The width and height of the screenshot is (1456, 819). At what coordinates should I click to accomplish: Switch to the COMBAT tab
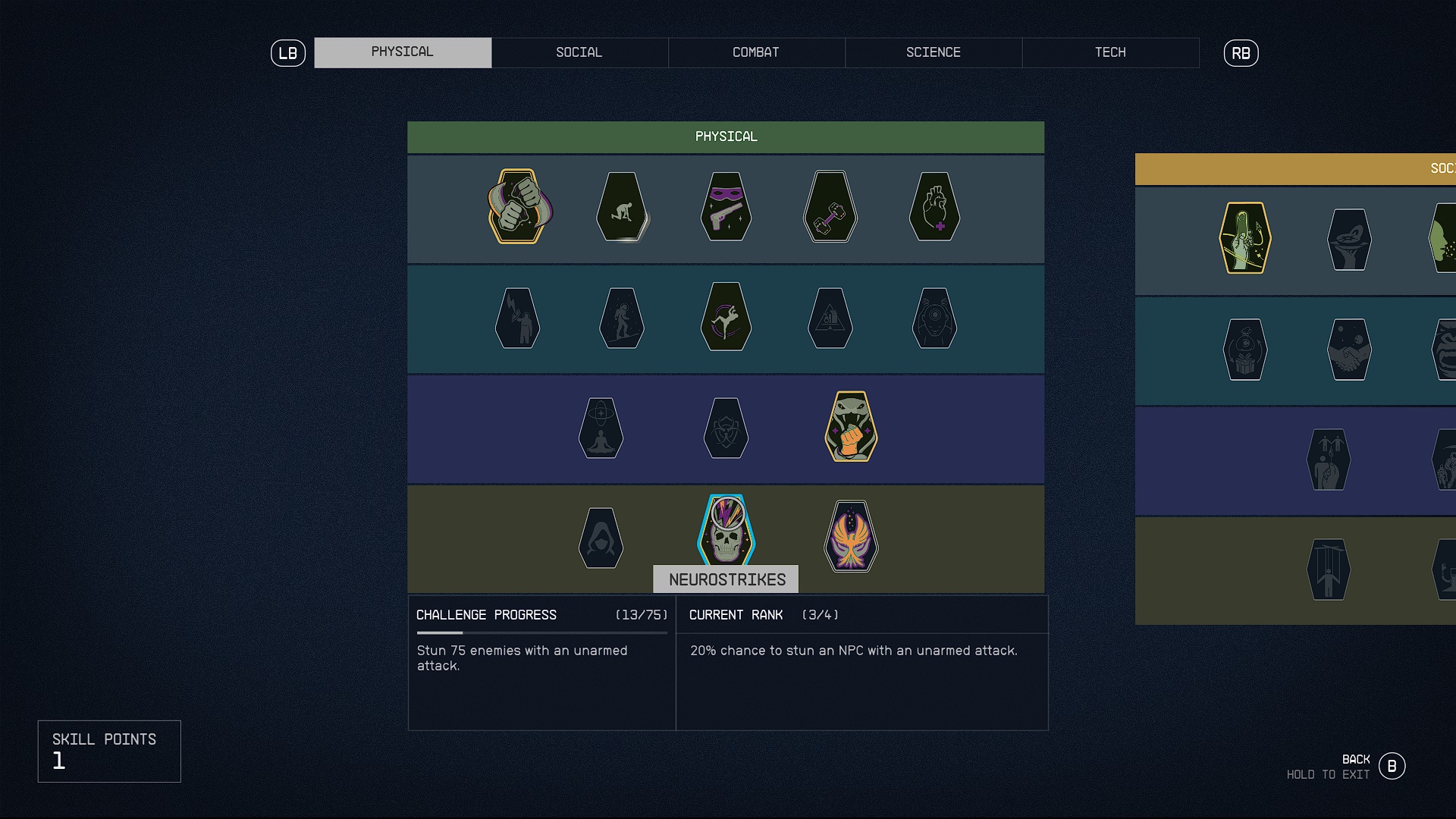[756, 52]
